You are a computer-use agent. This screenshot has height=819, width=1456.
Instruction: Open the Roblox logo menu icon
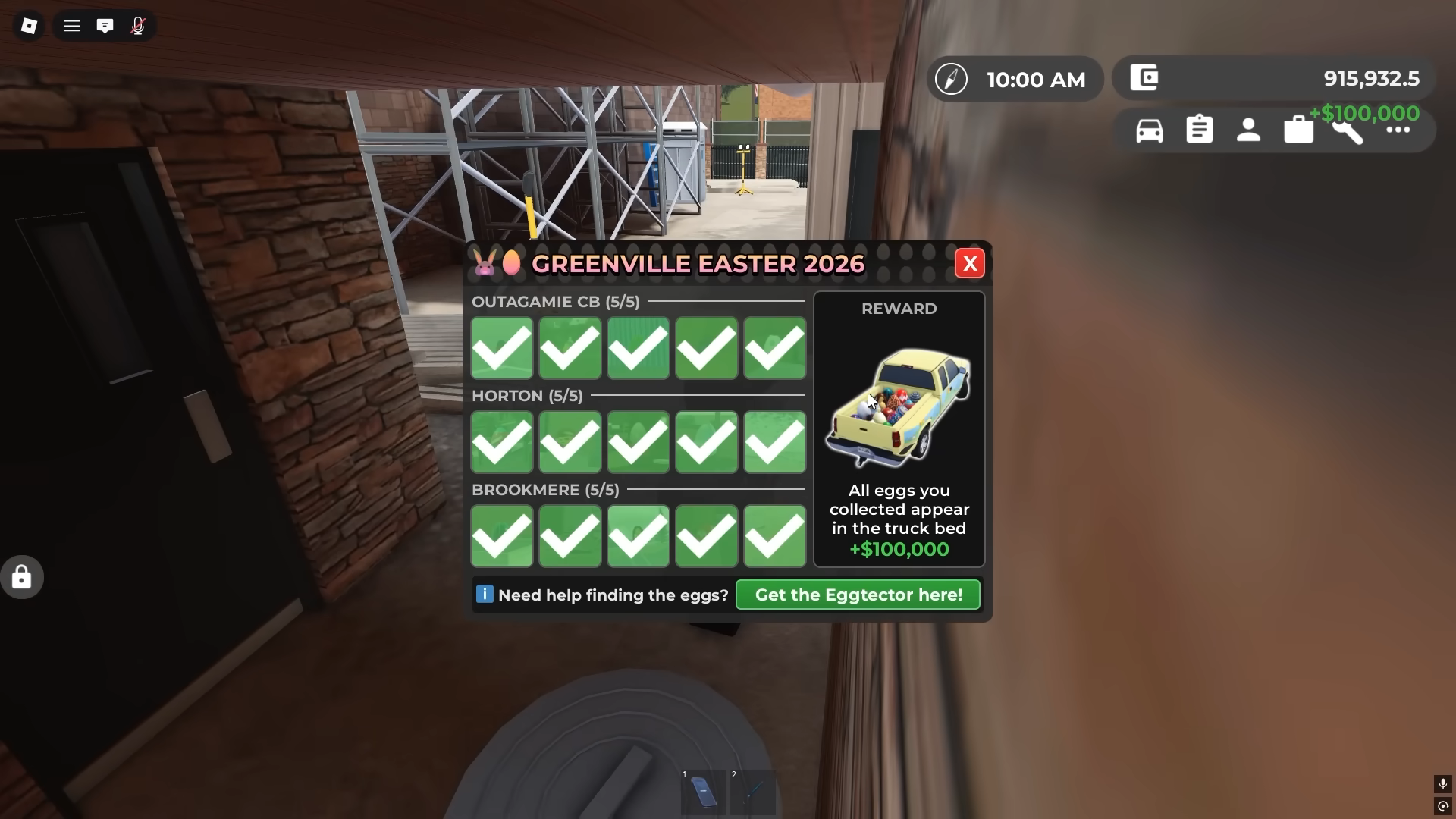click(29, 25)
